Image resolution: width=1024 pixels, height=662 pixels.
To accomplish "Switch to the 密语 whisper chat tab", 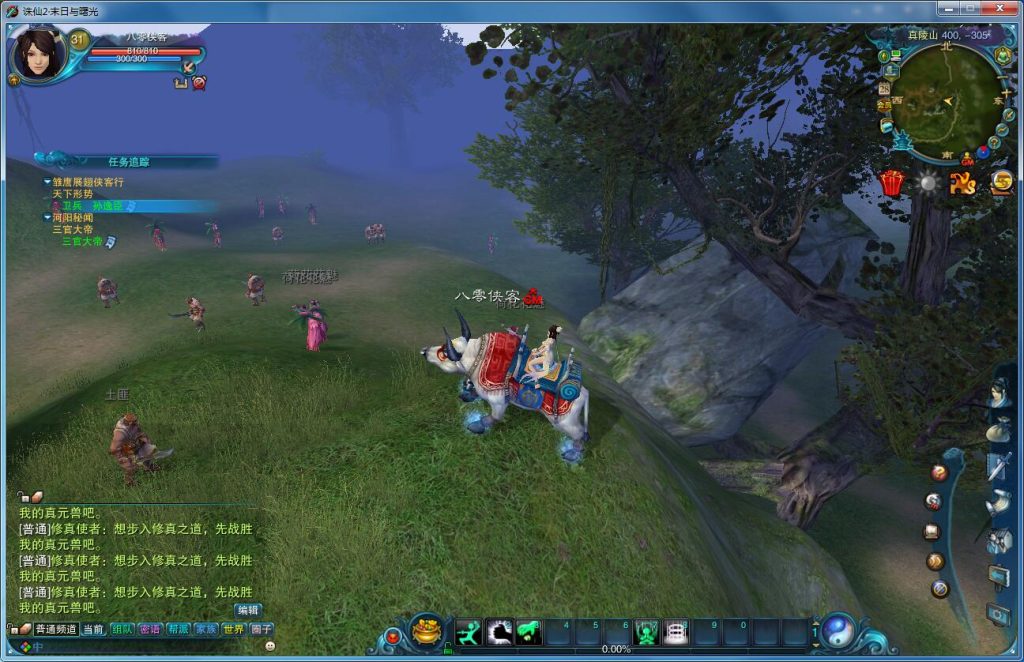I will [x=151, y=629].
